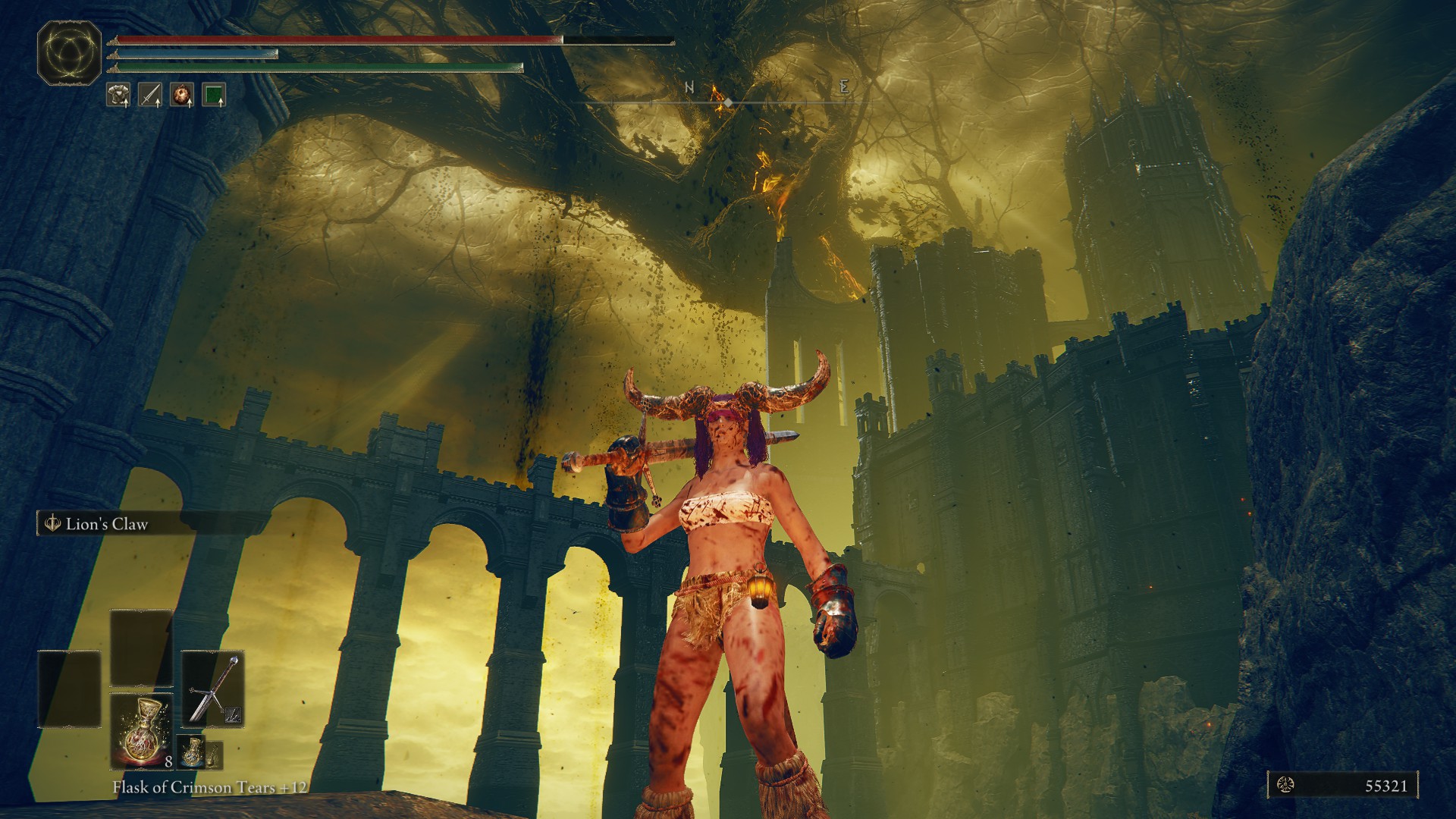
Task: Click the glowing Great Rune emblem
Action: point(69,52)
